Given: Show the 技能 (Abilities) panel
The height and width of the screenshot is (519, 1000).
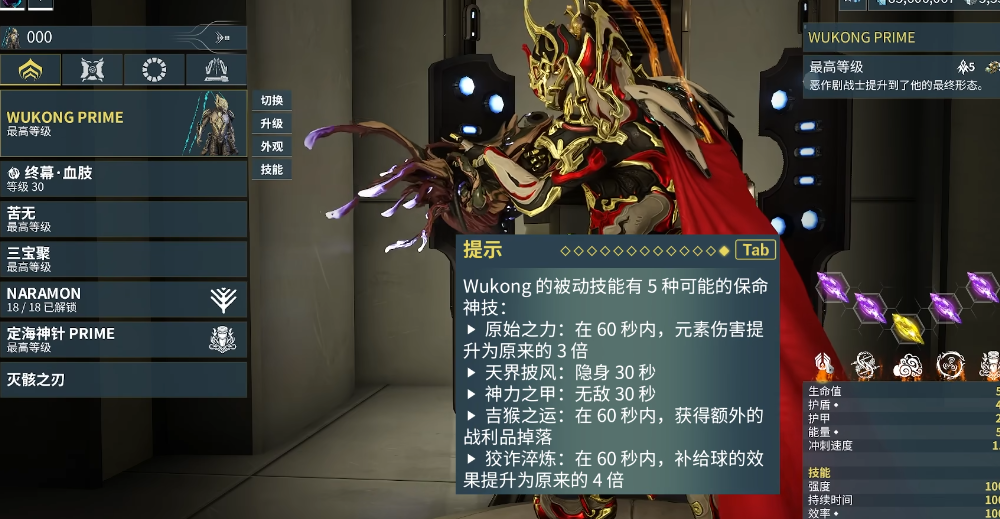Looking at the screenshot, I should (x=272, y=170).
